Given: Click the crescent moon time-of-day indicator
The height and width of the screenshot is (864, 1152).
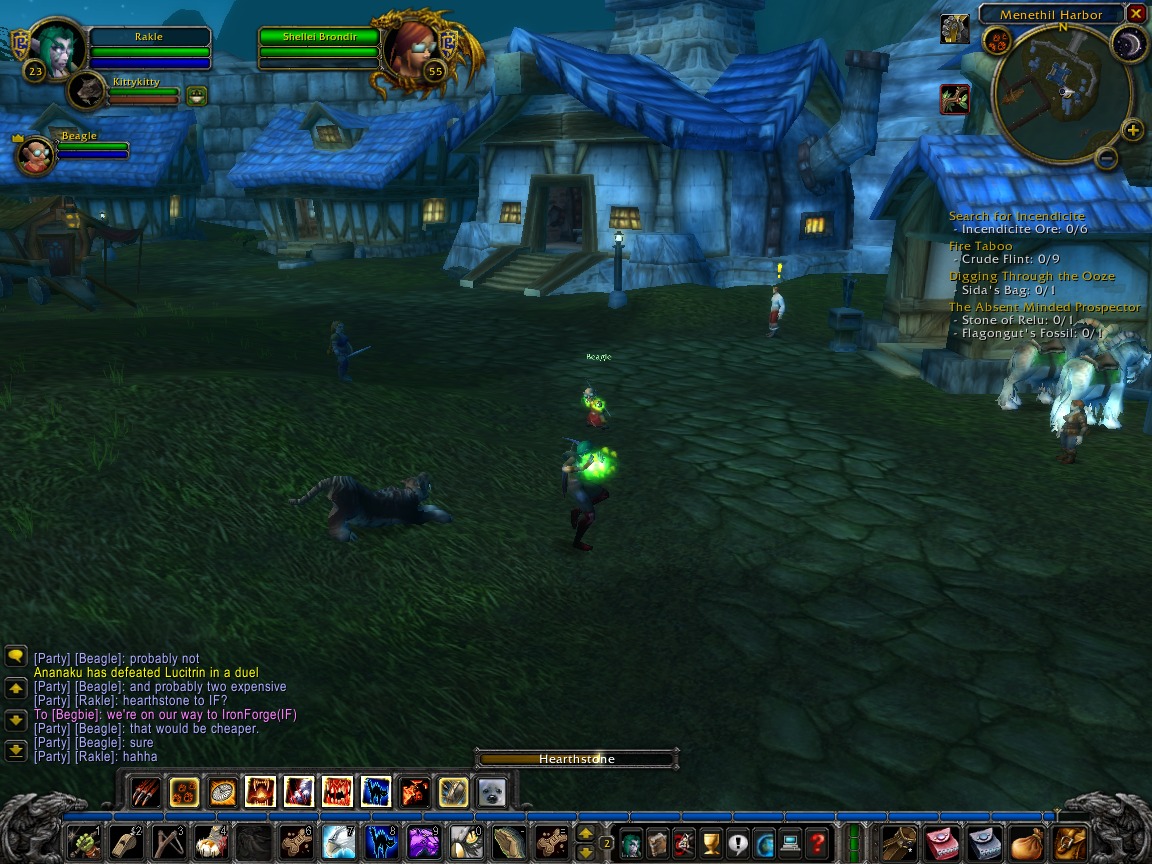Looking at the screenshot, I should (1129, 43).
